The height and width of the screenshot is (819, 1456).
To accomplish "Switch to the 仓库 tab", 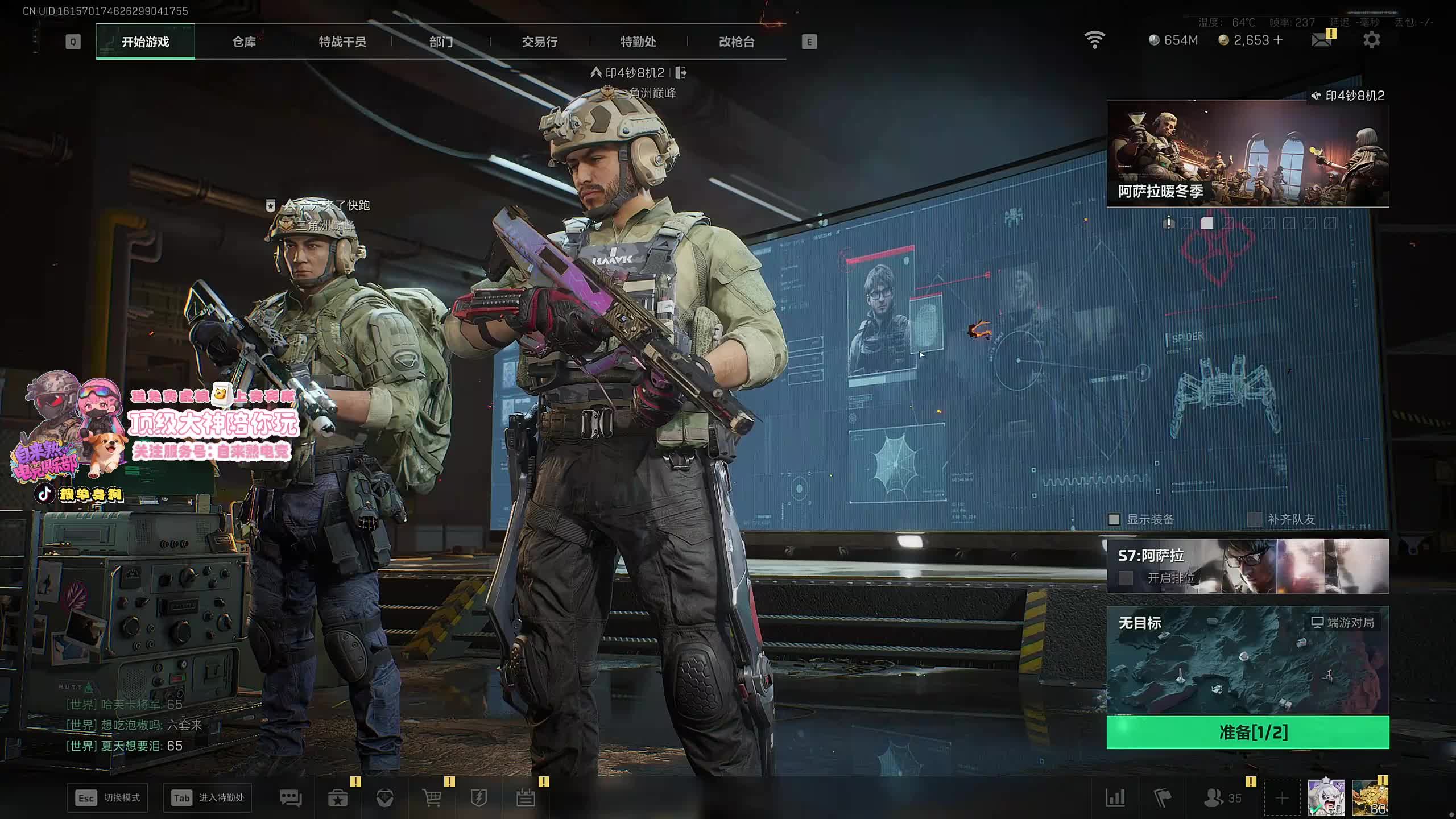I will 244,42.
